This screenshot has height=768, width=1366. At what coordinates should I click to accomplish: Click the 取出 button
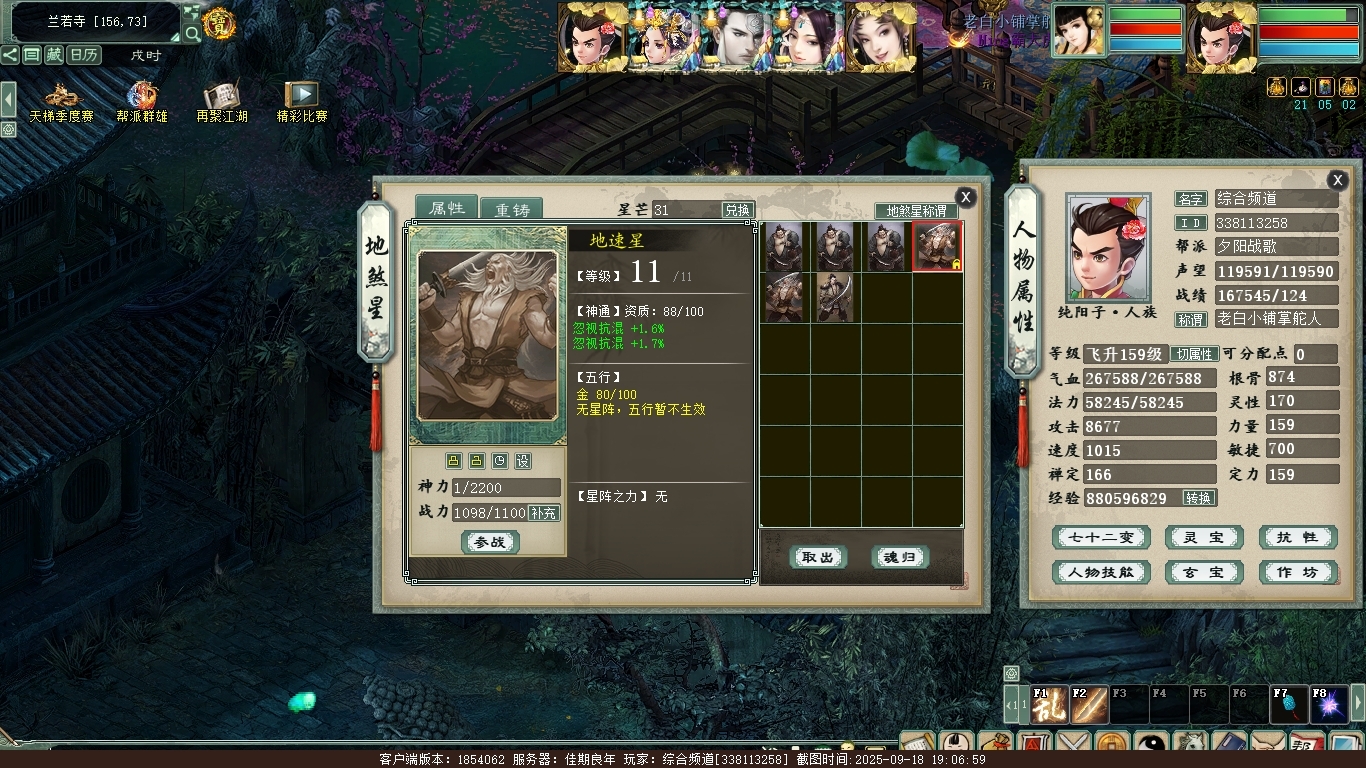click(x=818, y=557)
